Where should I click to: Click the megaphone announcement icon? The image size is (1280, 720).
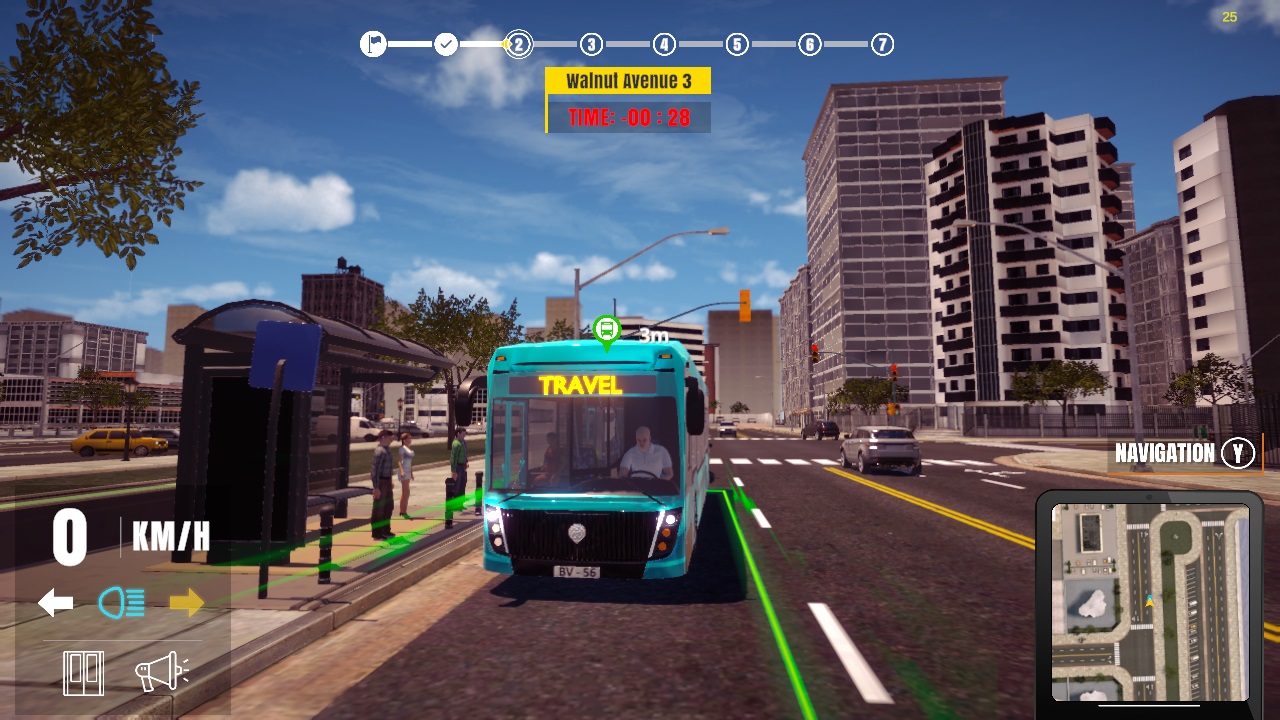tap(160, 672)
